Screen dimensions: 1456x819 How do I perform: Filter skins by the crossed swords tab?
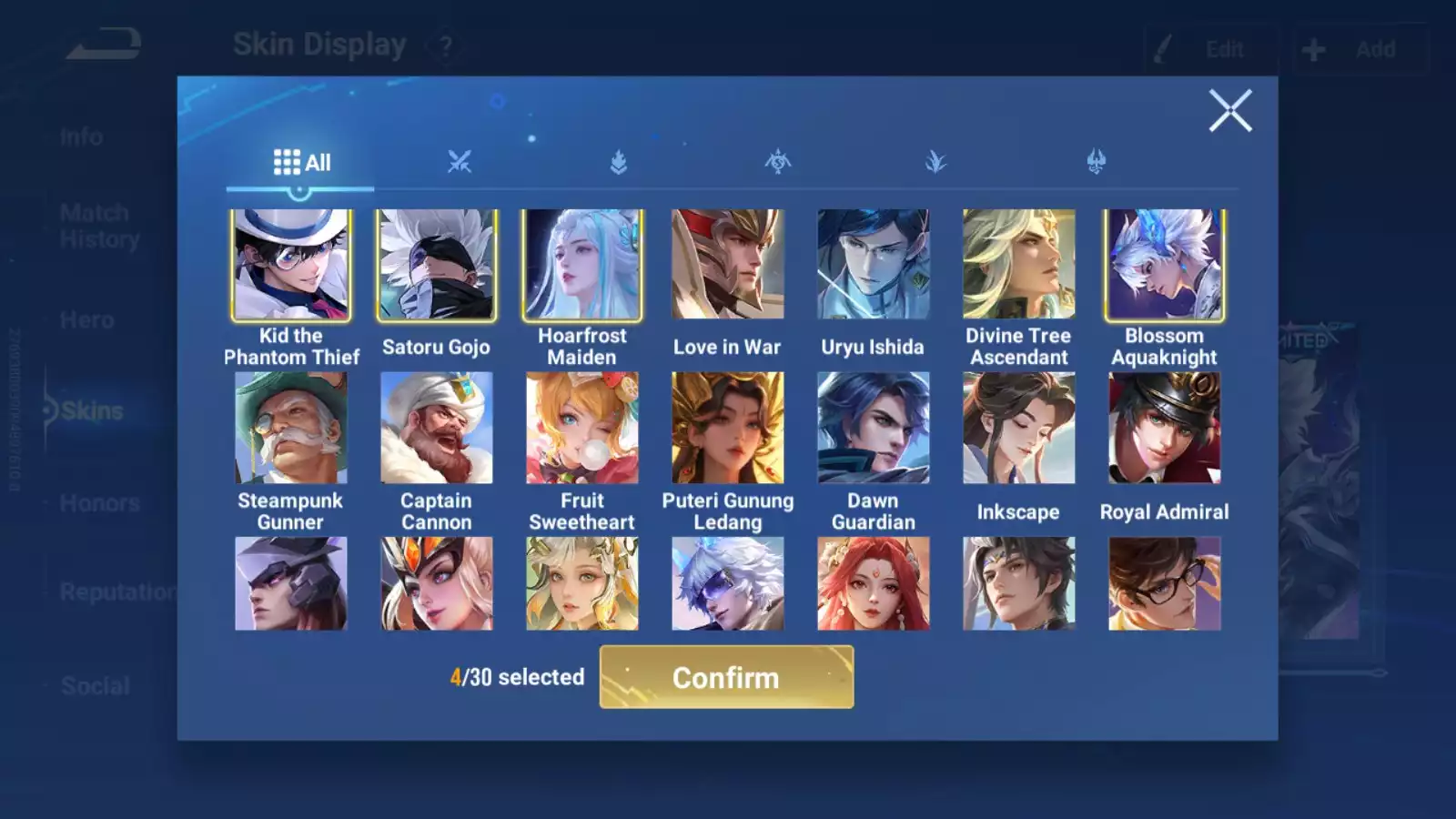click(x=460, y=163)
